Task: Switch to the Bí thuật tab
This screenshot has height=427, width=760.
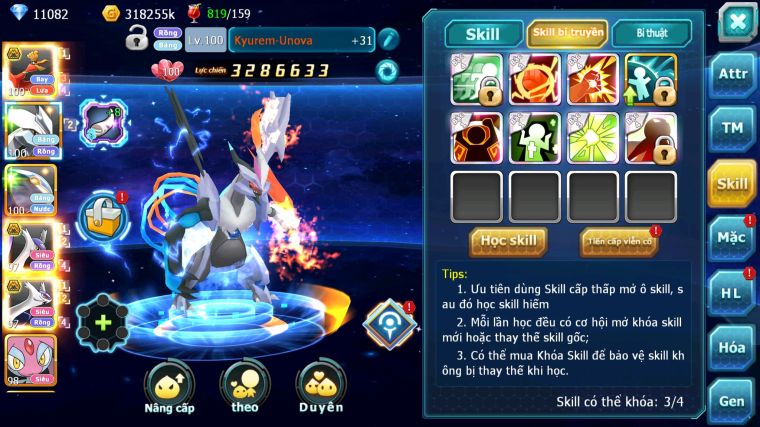Action: pyautogui.click(x=652, y=34)
